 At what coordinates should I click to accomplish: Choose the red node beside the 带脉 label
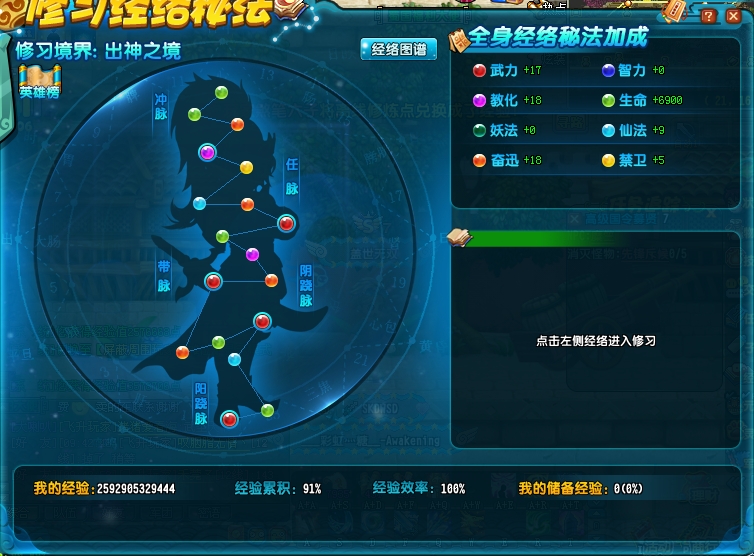coord(212,281)
